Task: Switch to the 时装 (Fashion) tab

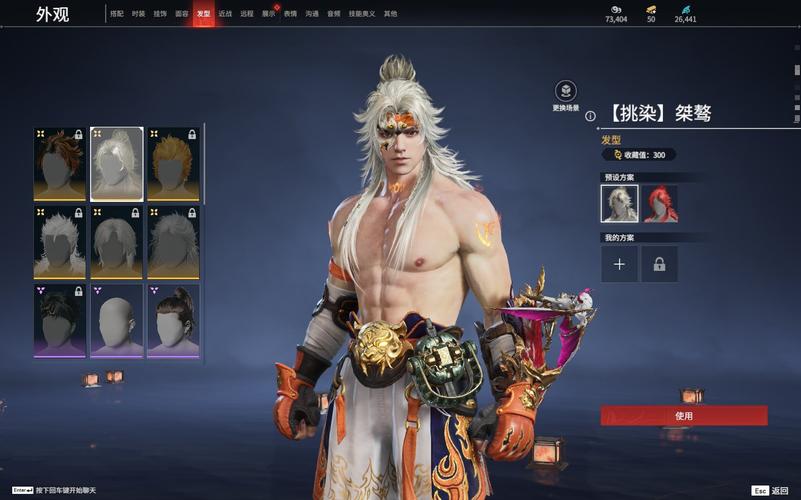Action: pyautogui.click(x=138, y=14)
